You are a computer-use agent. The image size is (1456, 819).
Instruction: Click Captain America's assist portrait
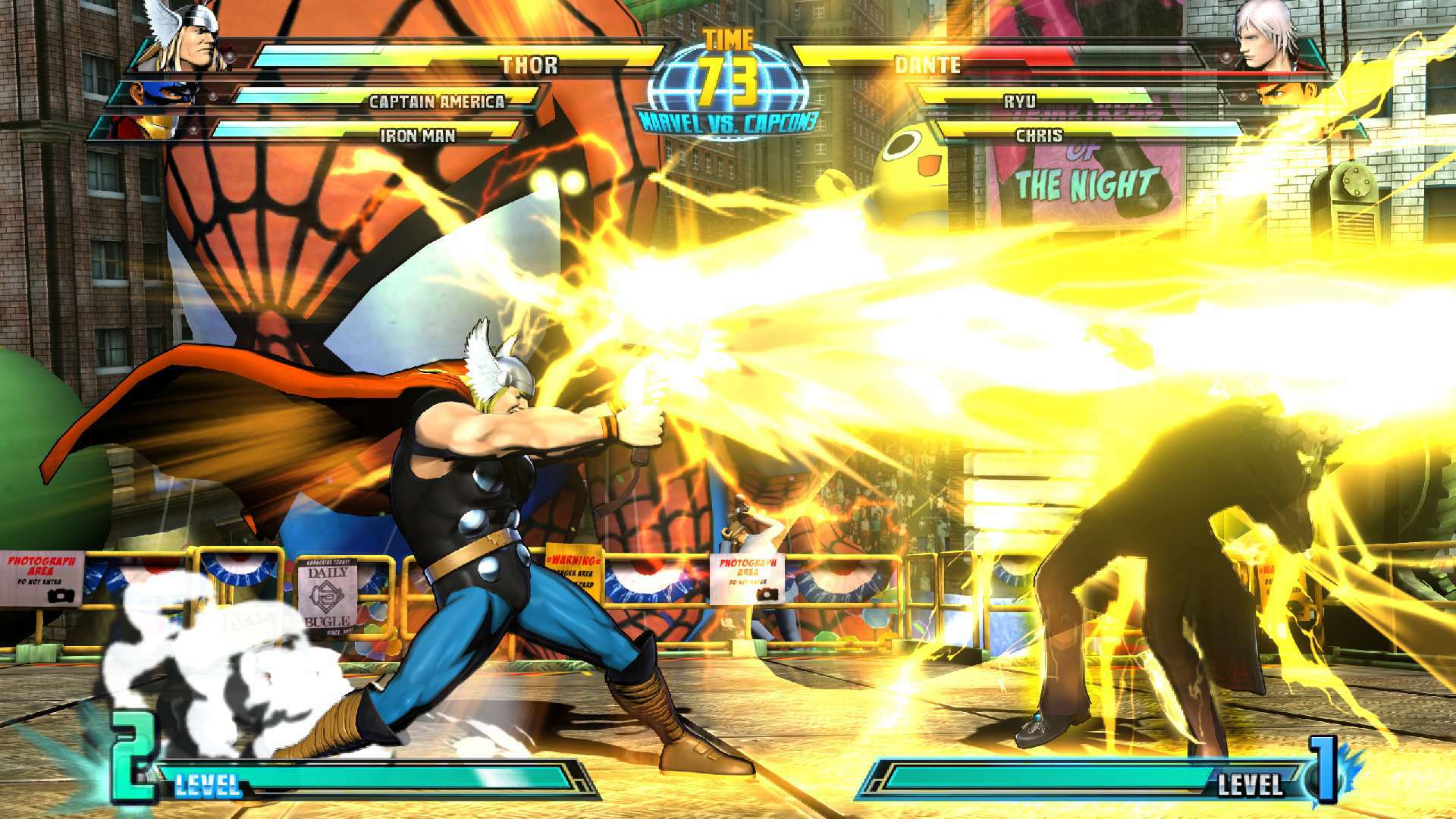[173, 95]
